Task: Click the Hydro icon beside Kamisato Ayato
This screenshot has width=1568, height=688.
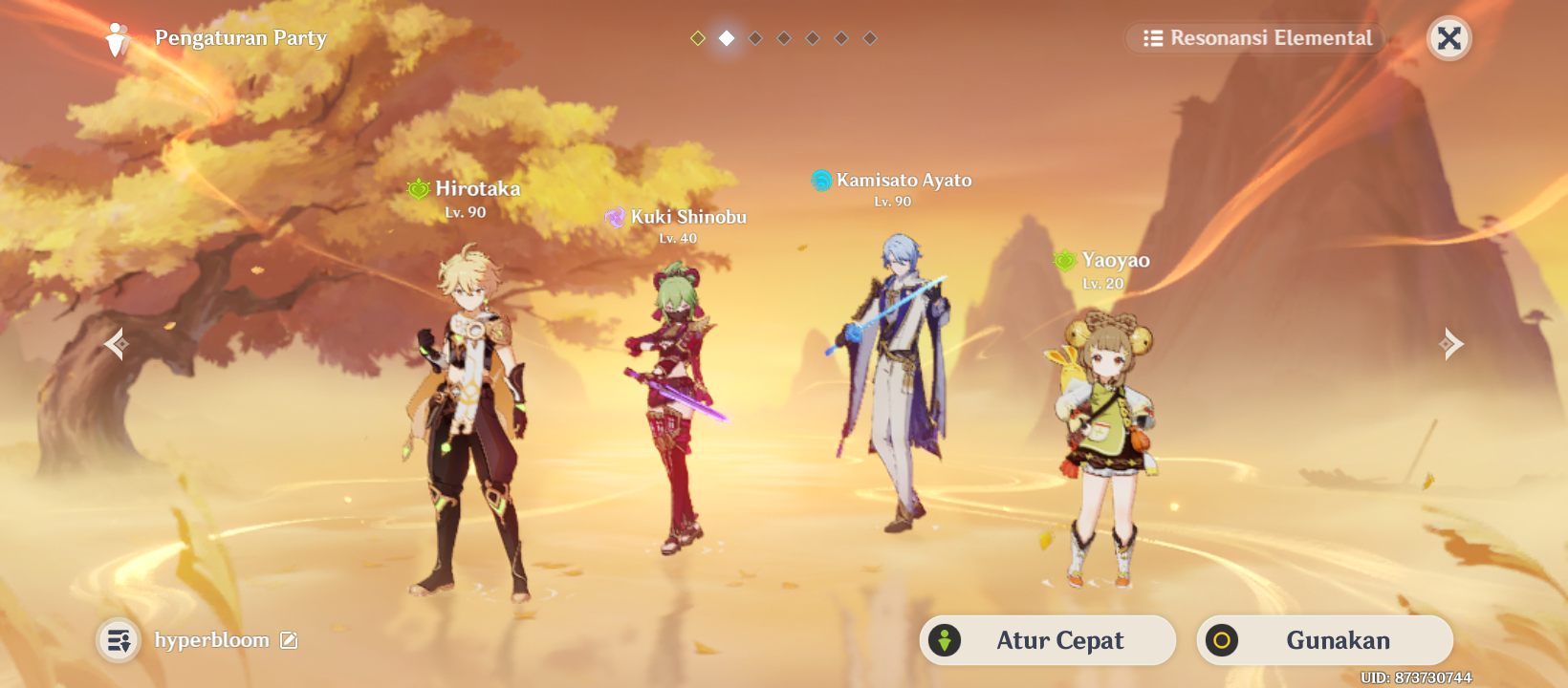Action: 819,179
